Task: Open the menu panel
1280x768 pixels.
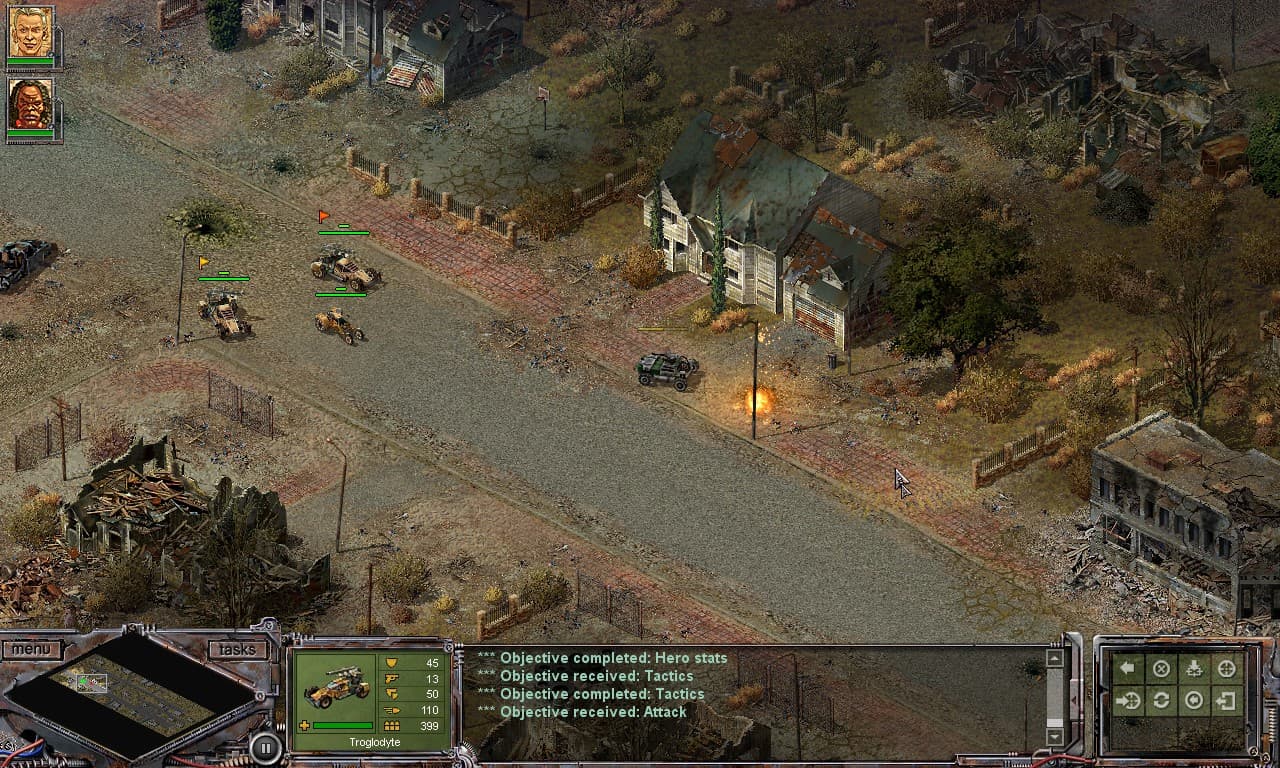Action: (33, 648)
